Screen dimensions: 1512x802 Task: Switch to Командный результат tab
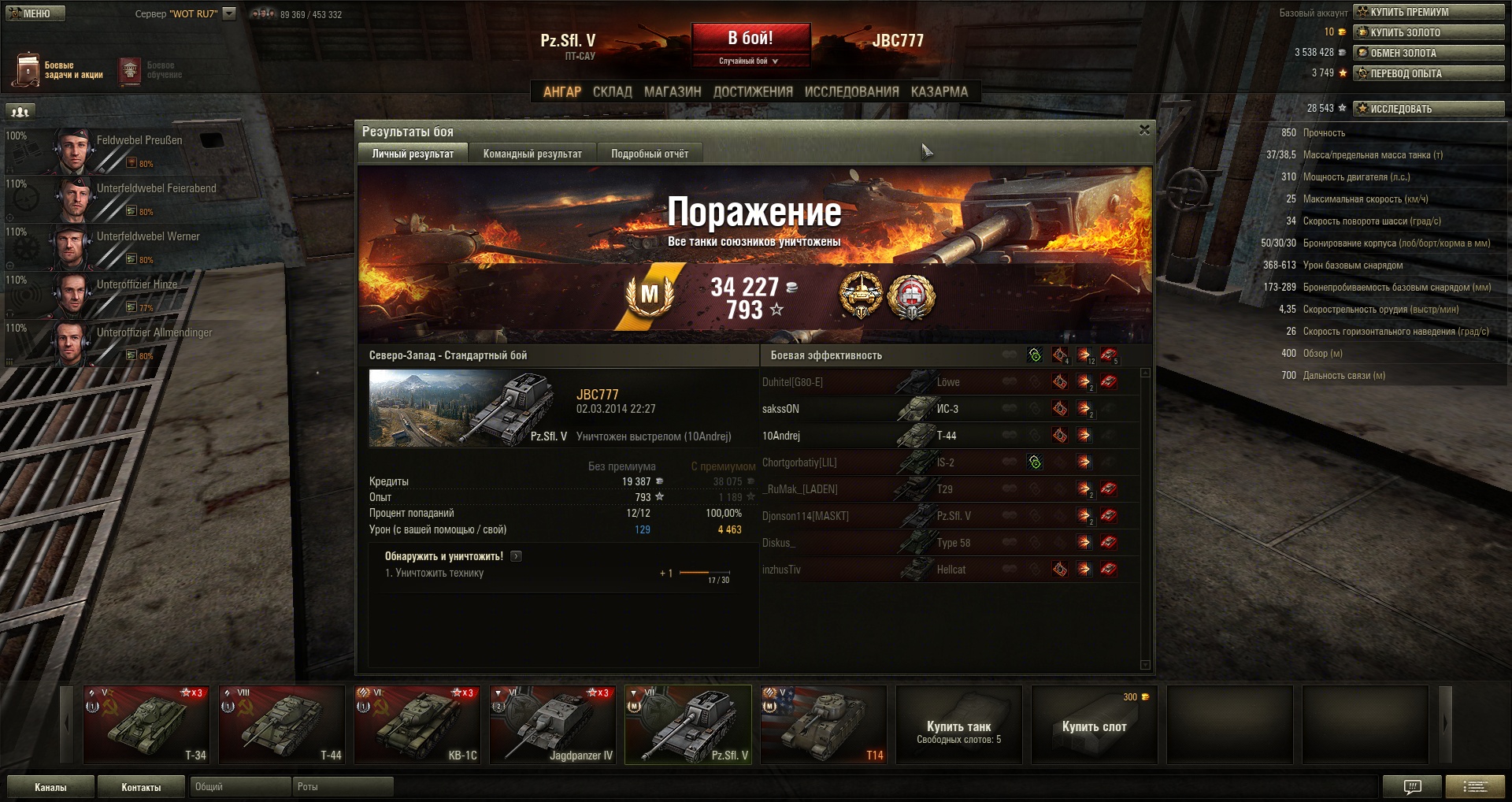pyautogui.click(x=532, y=154)
